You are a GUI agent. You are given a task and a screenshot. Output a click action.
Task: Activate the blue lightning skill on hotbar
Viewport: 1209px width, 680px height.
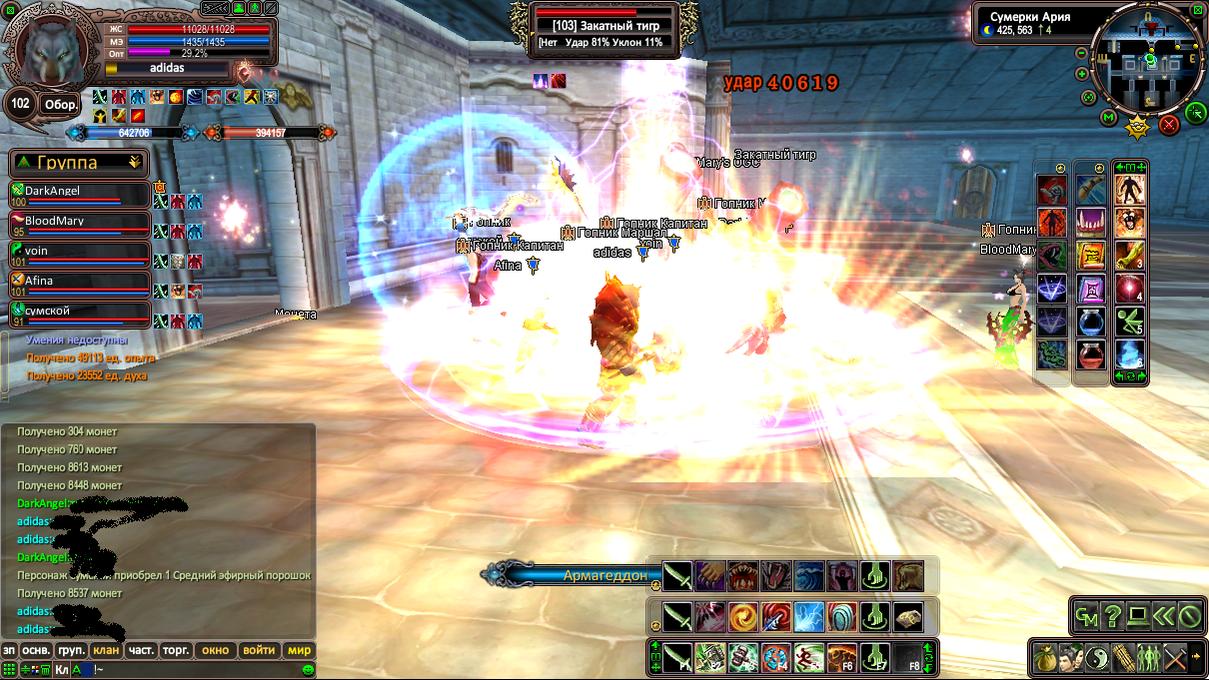click(x=809, y=616)
